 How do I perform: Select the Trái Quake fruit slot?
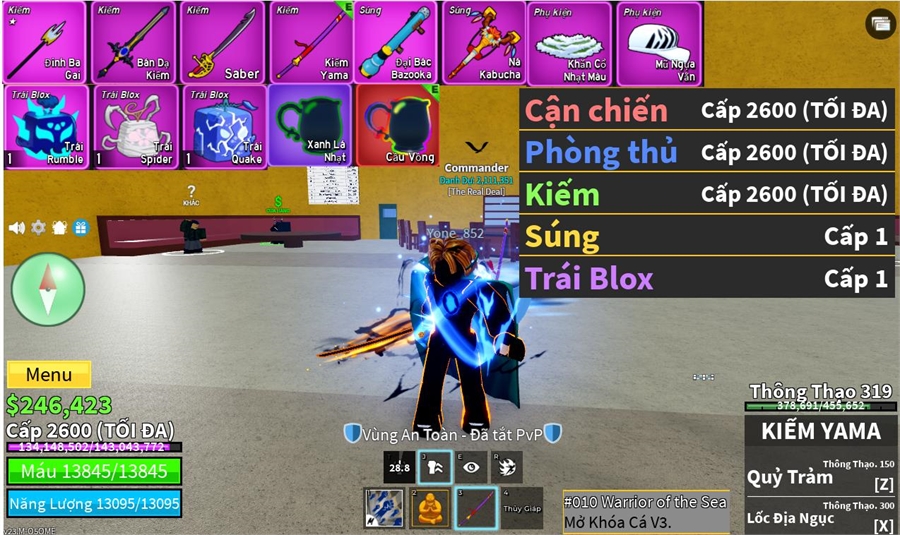[222, 126]
